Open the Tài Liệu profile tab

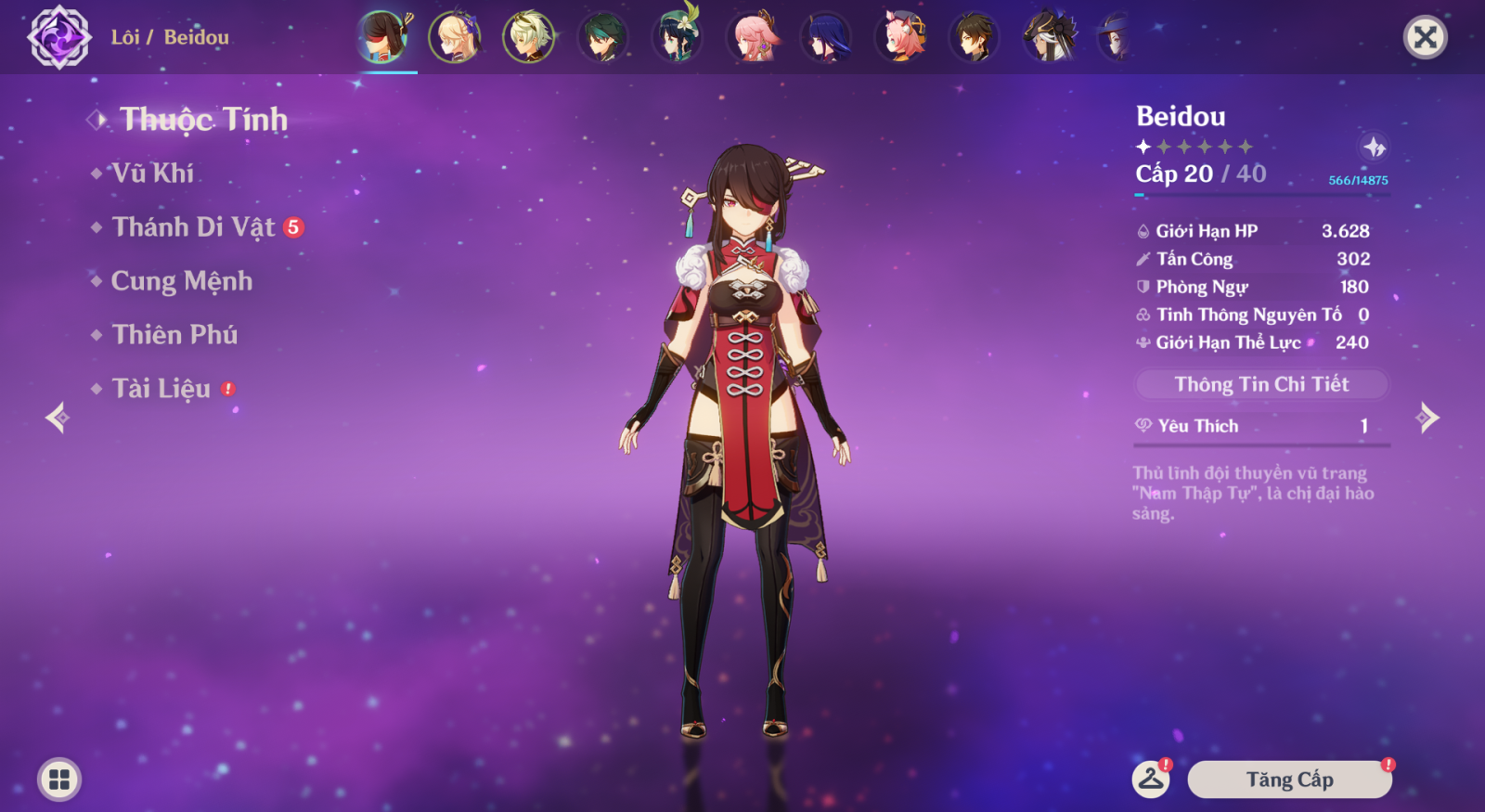(x=161, y=389)
